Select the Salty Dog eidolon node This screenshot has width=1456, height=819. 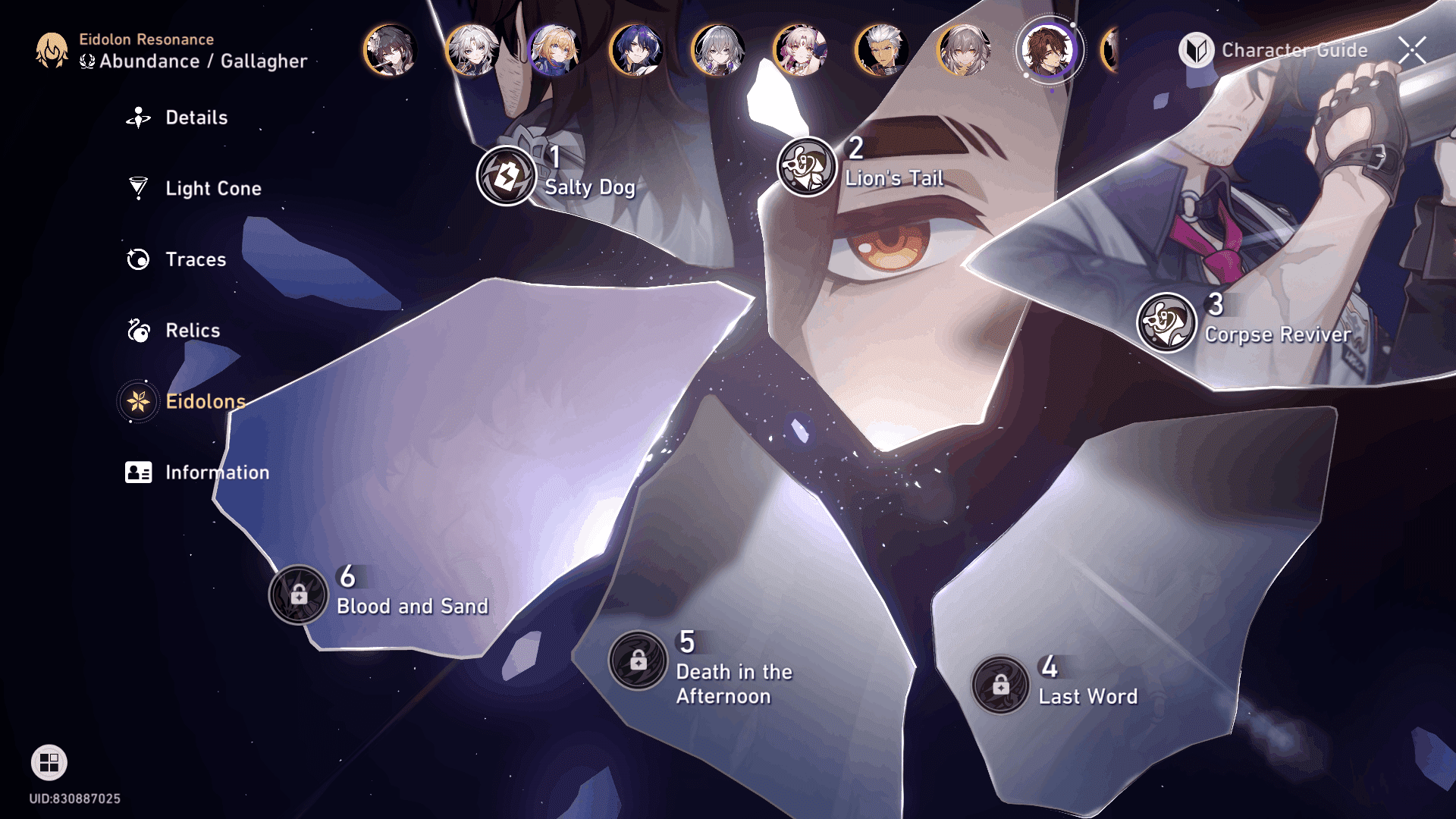tap(507, 177)
